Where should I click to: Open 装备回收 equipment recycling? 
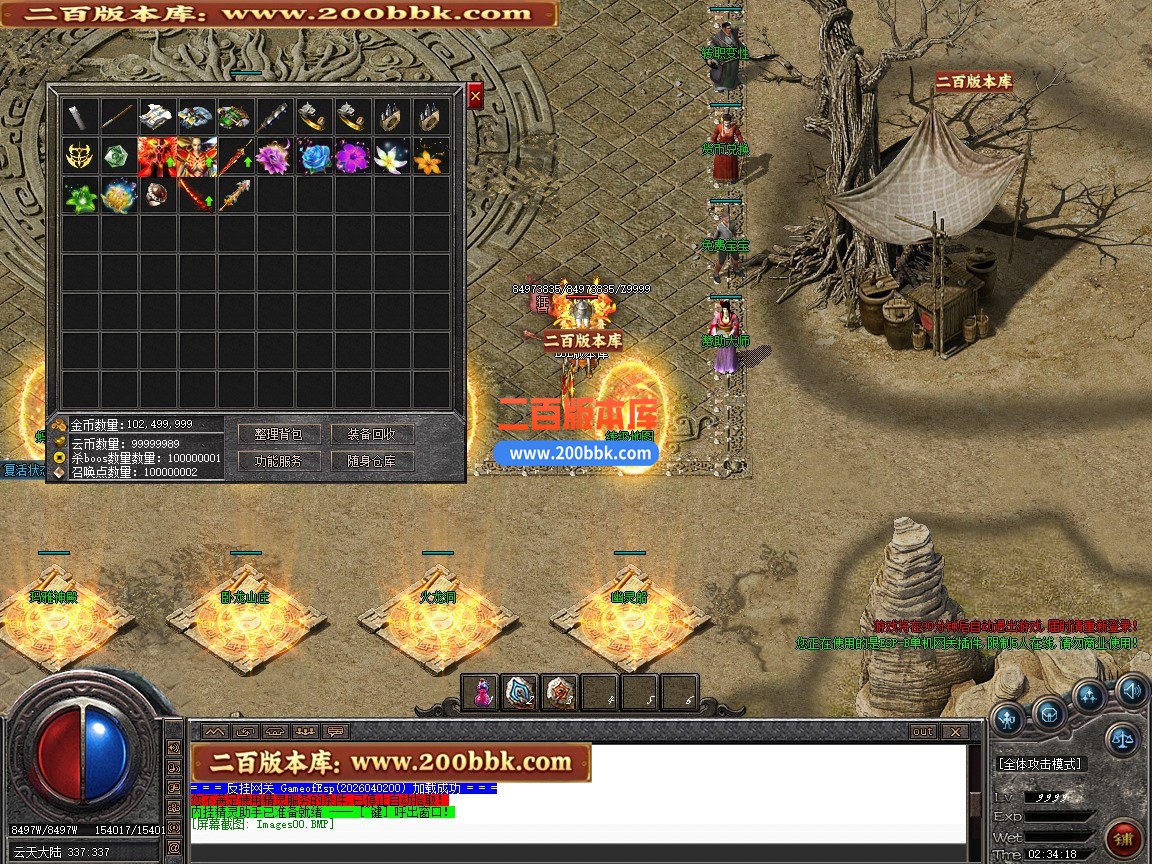(x=372, y=434)
